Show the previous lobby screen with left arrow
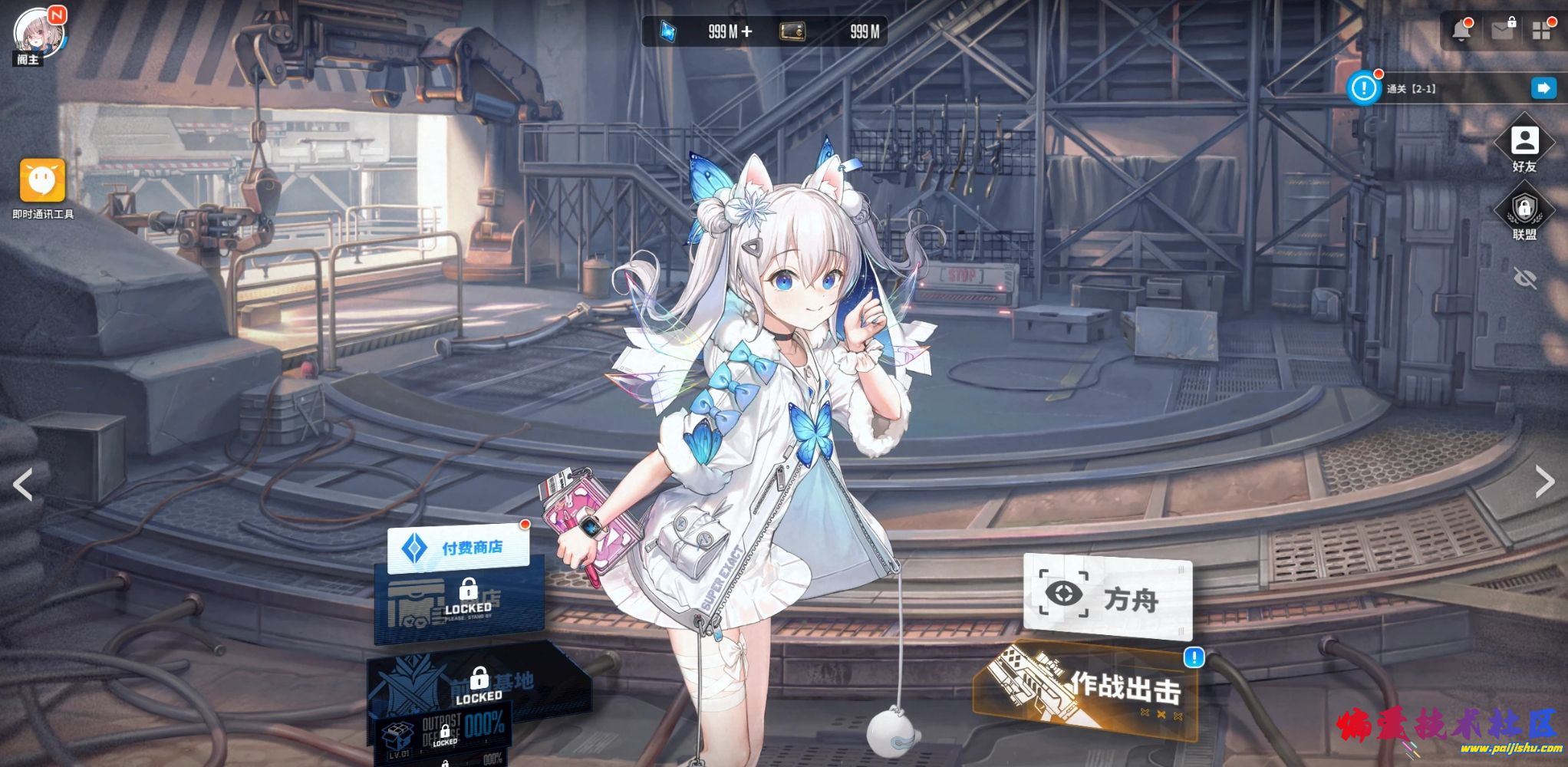 coord(23,484)
